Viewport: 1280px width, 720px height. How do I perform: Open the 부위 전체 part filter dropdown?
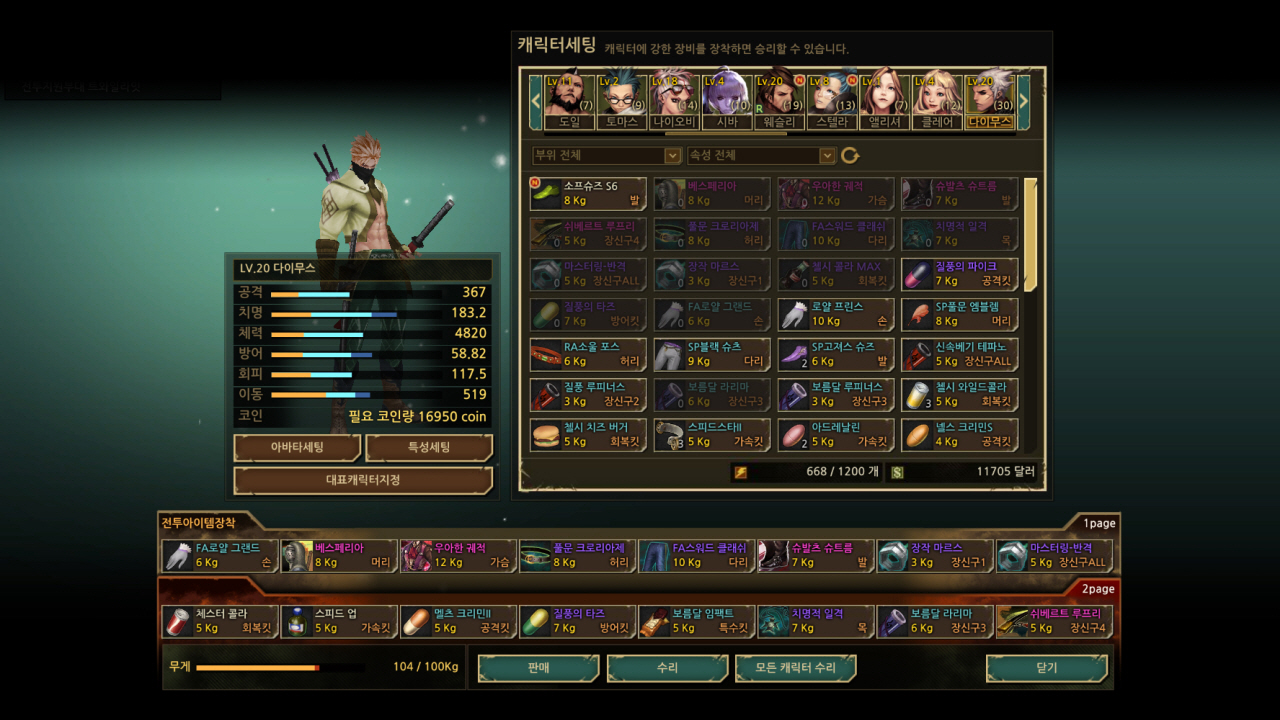point(607,156)
